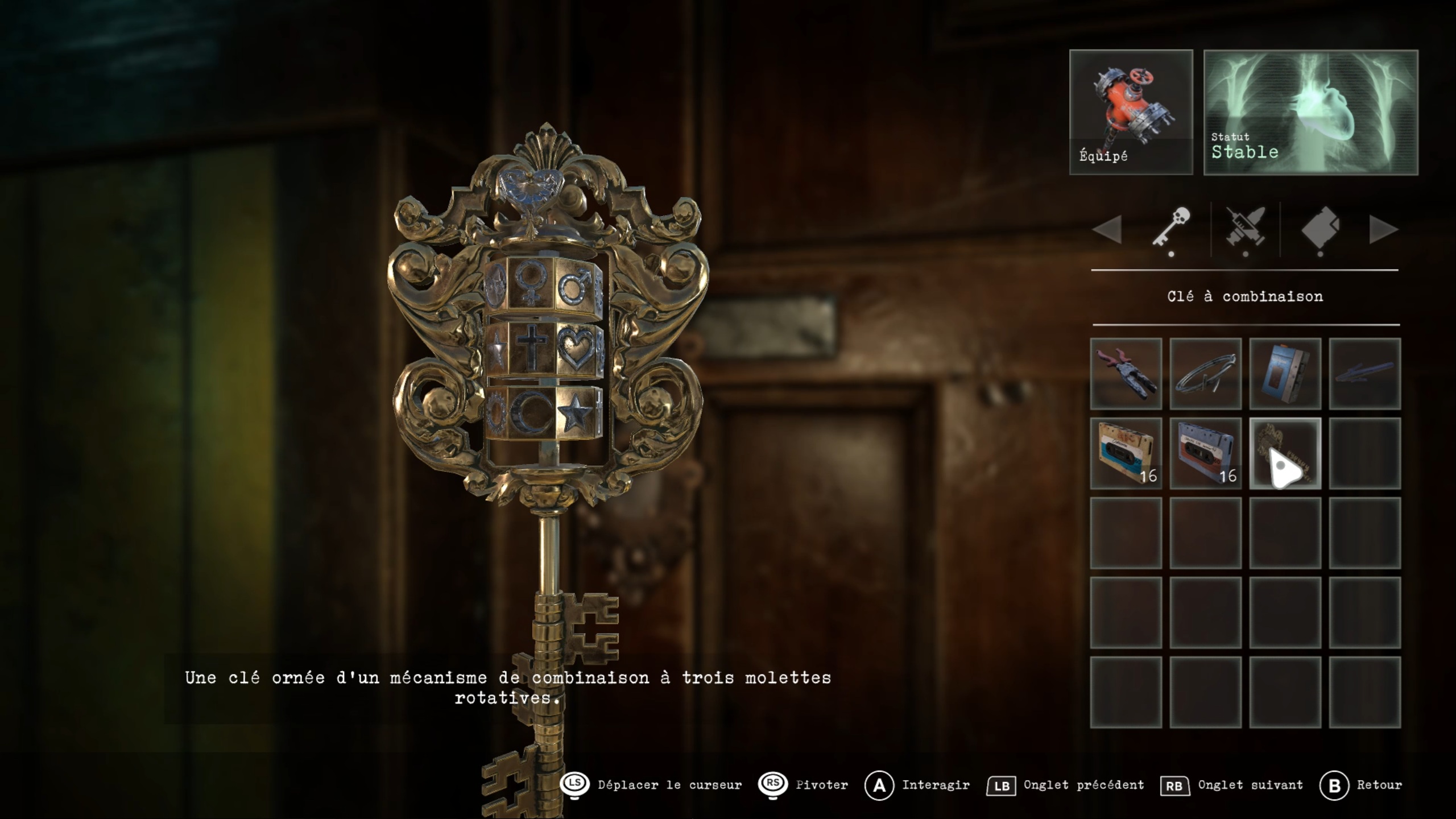Choose the blue cassette player slot
The height and width of the screenshot is (819, 1456).
(x=1285, y=374)
